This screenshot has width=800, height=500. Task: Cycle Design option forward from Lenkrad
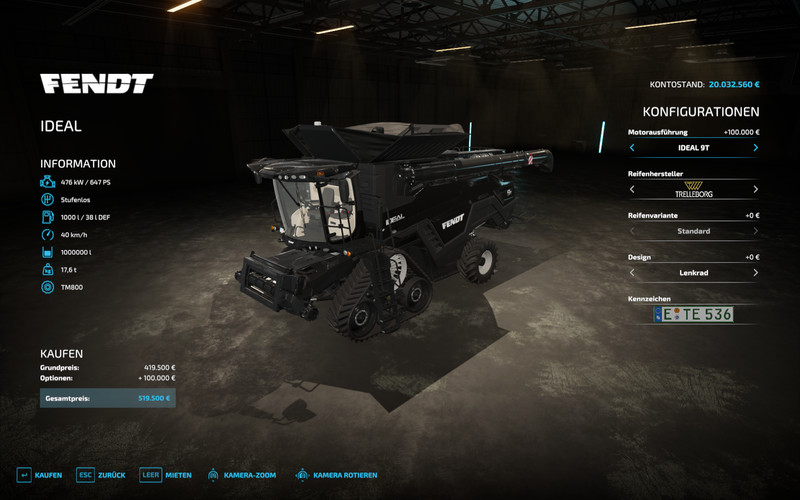click(x=755, y=272)
